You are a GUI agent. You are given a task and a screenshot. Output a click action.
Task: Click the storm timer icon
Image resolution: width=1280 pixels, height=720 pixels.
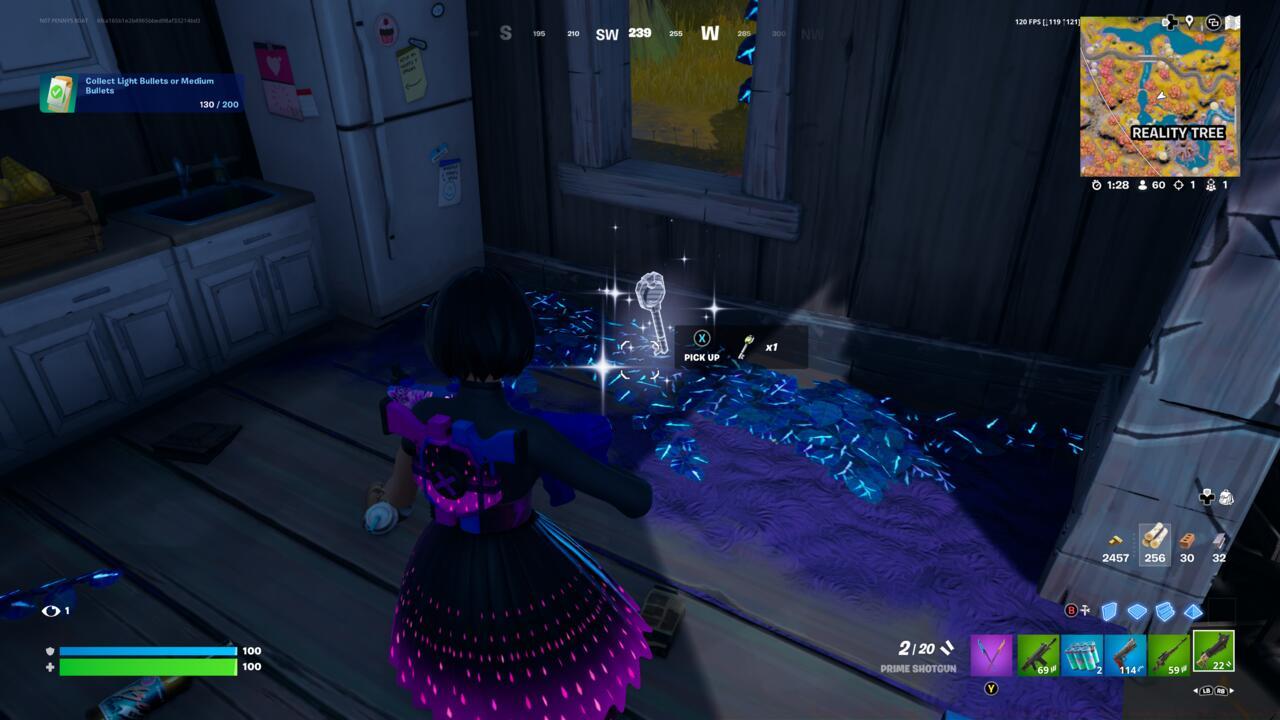click(x=1097, y=185)
